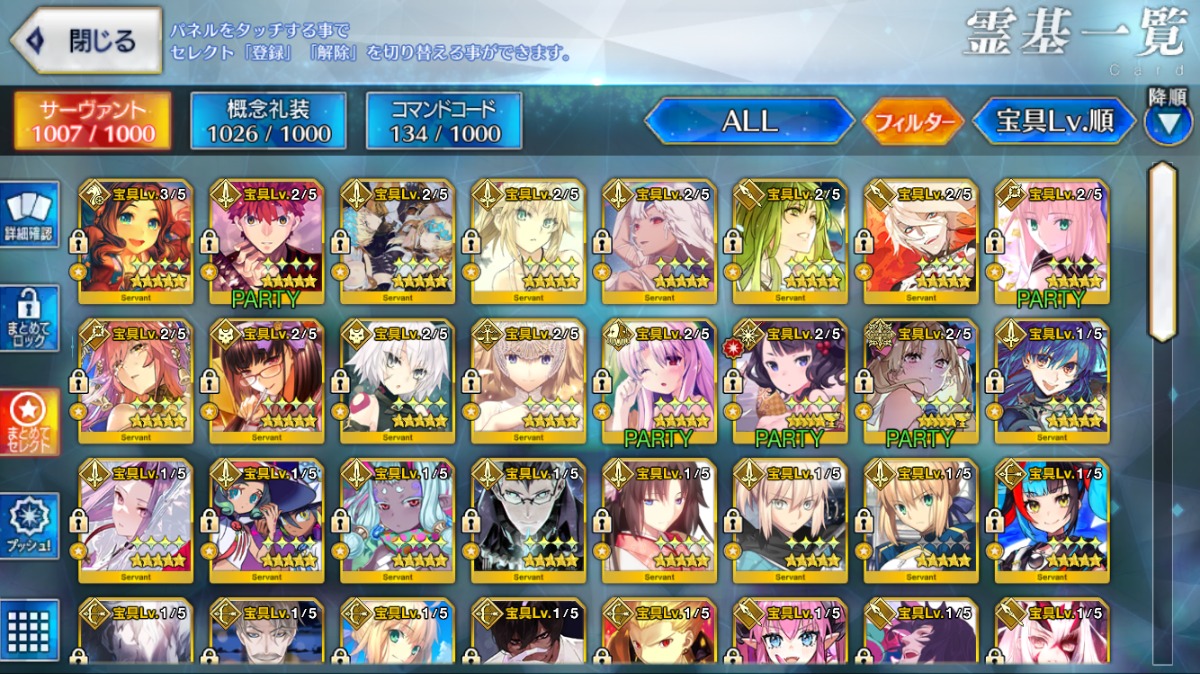Change grid layout with the grid icon
The image size is (1200, 674).
pyautogui.click(x=32, y=630)
